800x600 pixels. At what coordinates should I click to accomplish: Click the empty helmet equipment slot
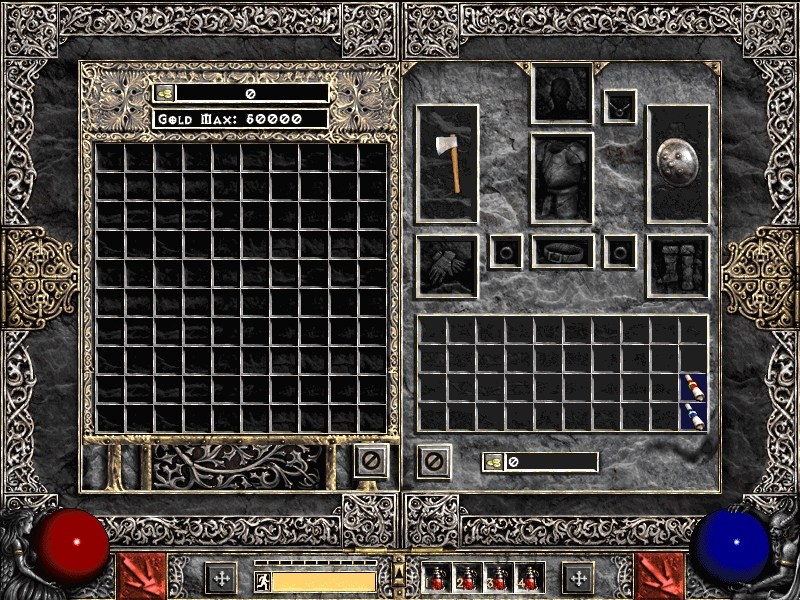[x=562, y=94]
